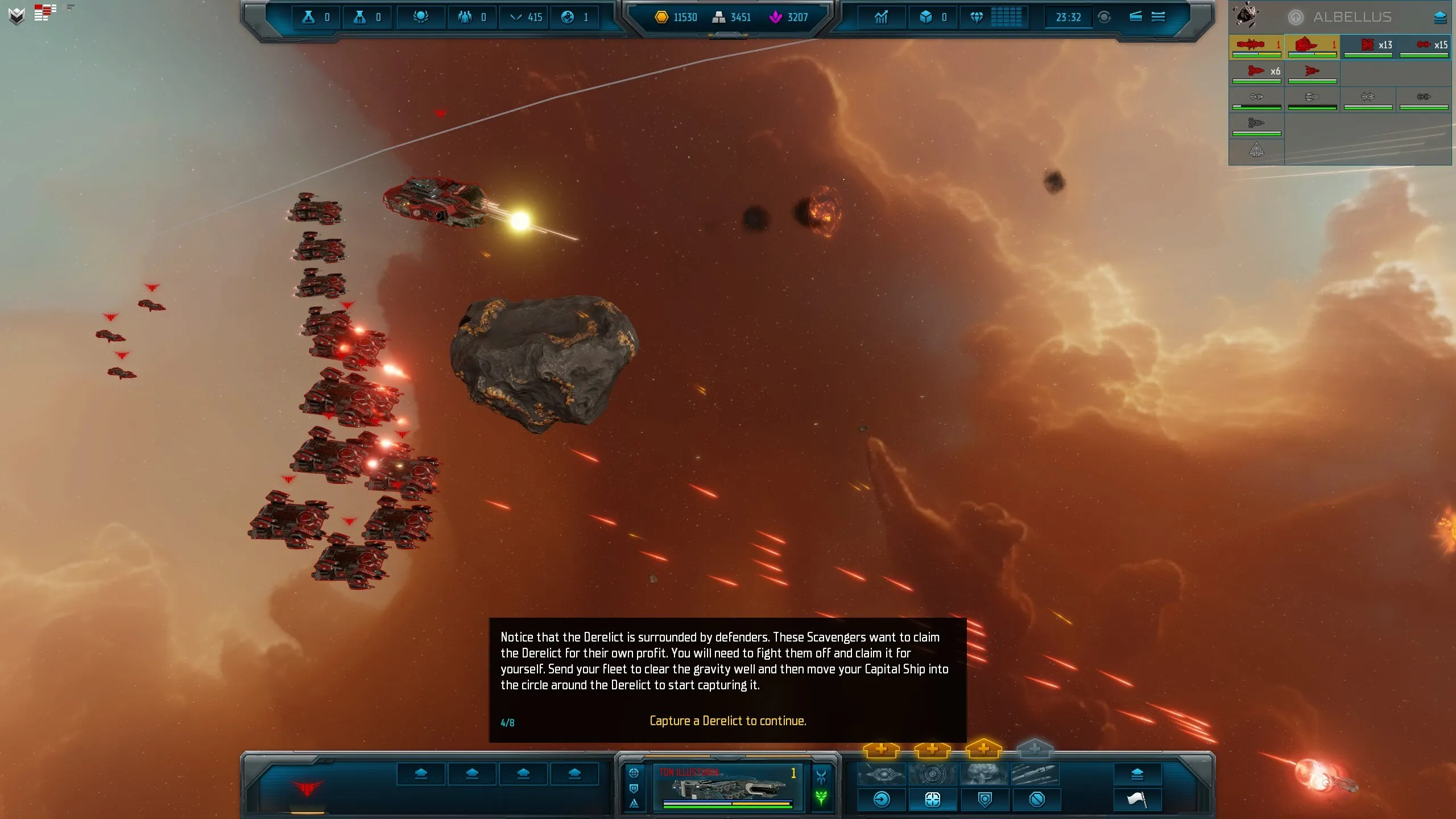
Task: Activate the missile barrage ability
Action: click(x=1035, y=774)
